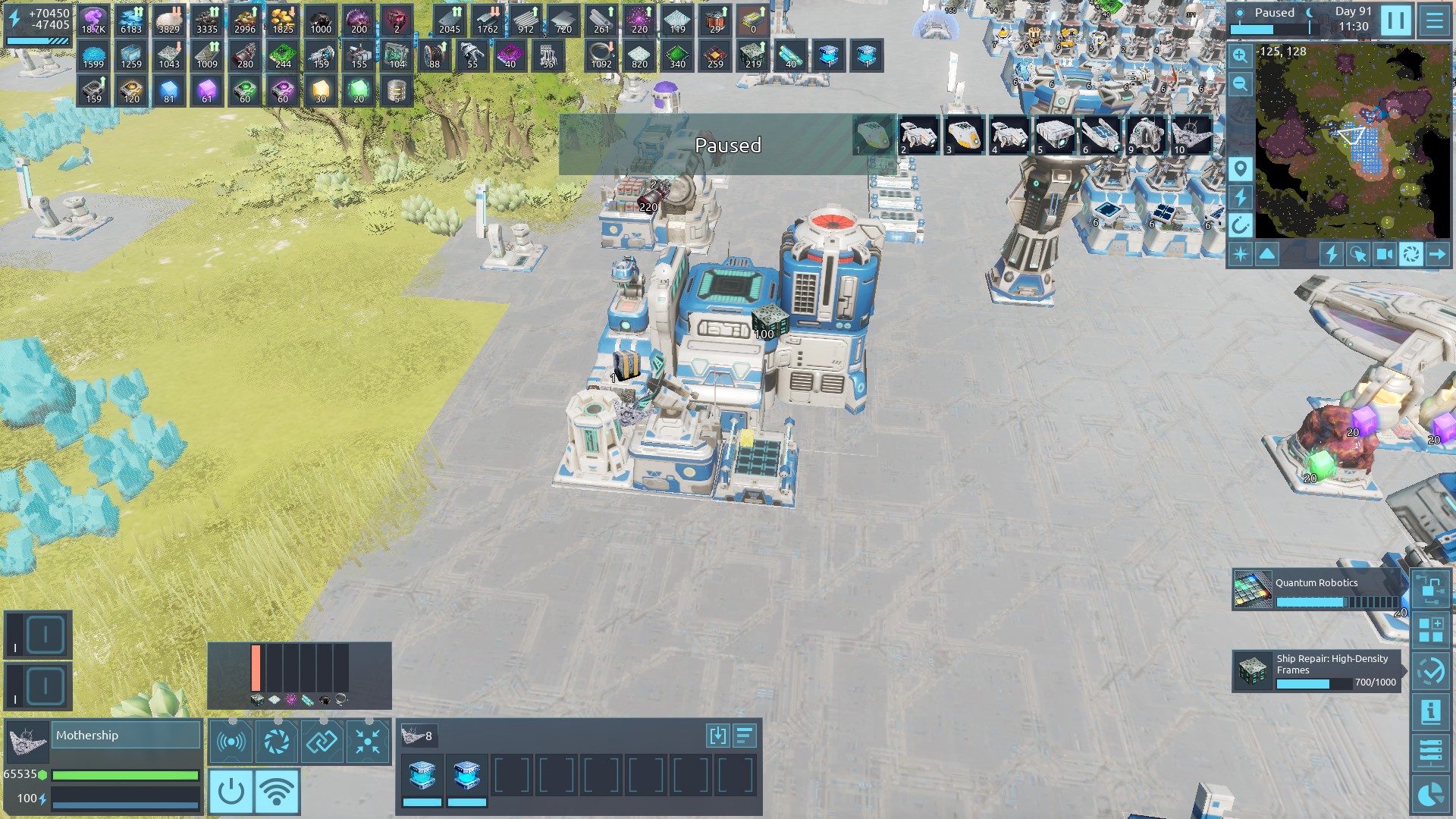Click the right arrow button under the minimap
Screen dimensions: 1456x819
[x=1437, y=254]
